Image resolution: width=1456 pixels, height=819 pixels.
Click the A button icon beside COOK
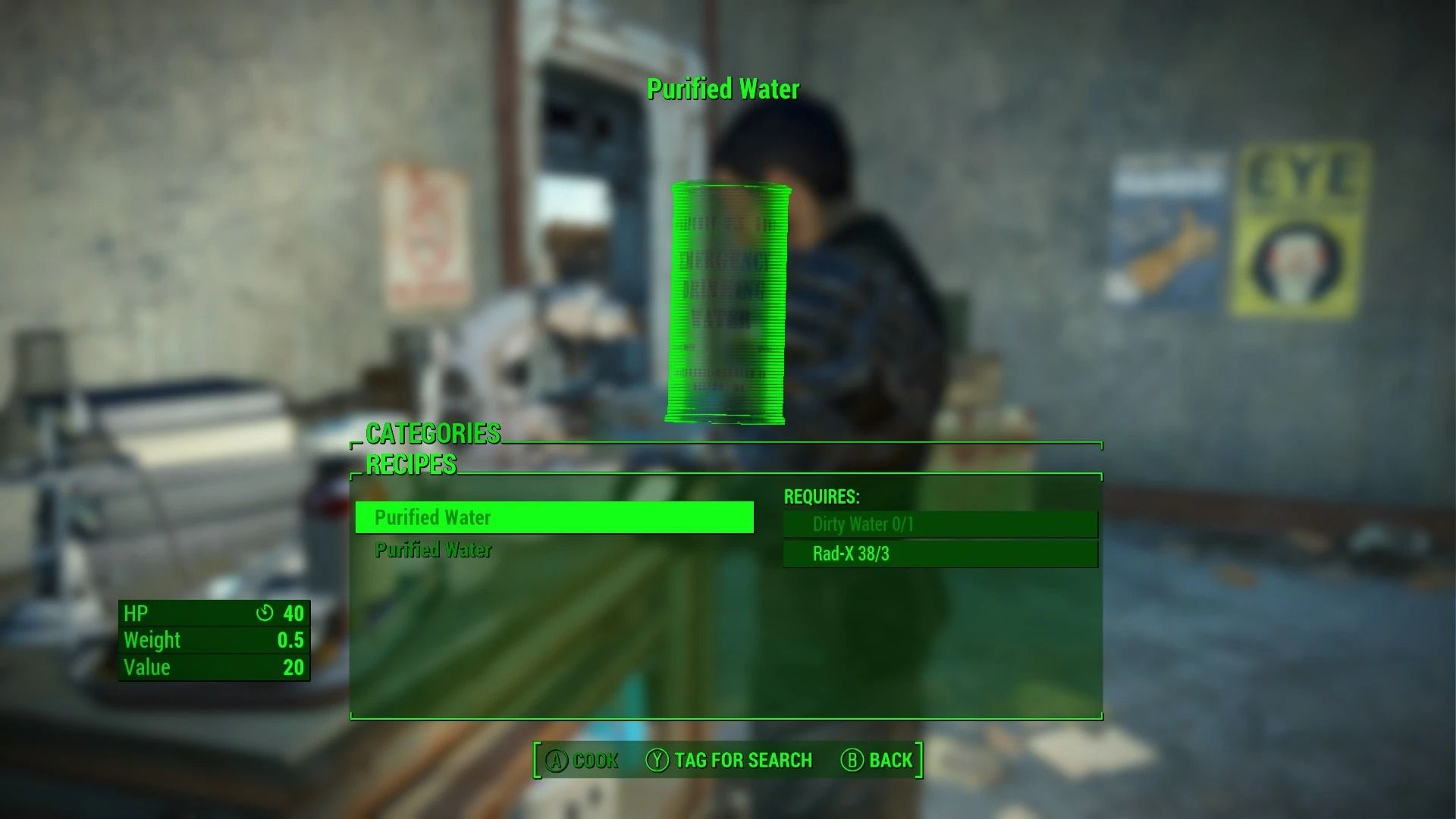pos(557,760)
